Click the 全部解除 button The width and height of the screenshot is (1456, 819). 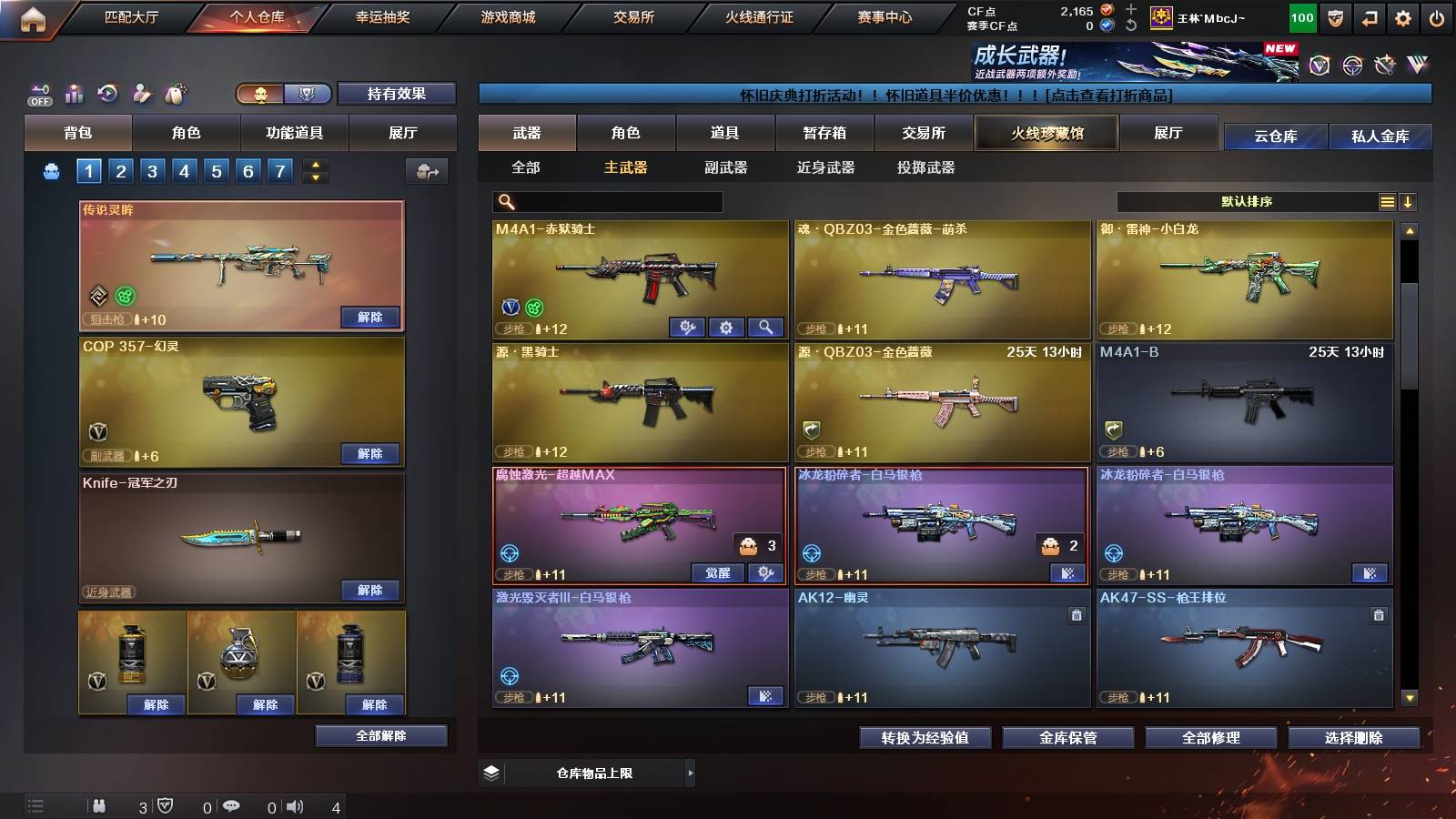coord(380,735)
